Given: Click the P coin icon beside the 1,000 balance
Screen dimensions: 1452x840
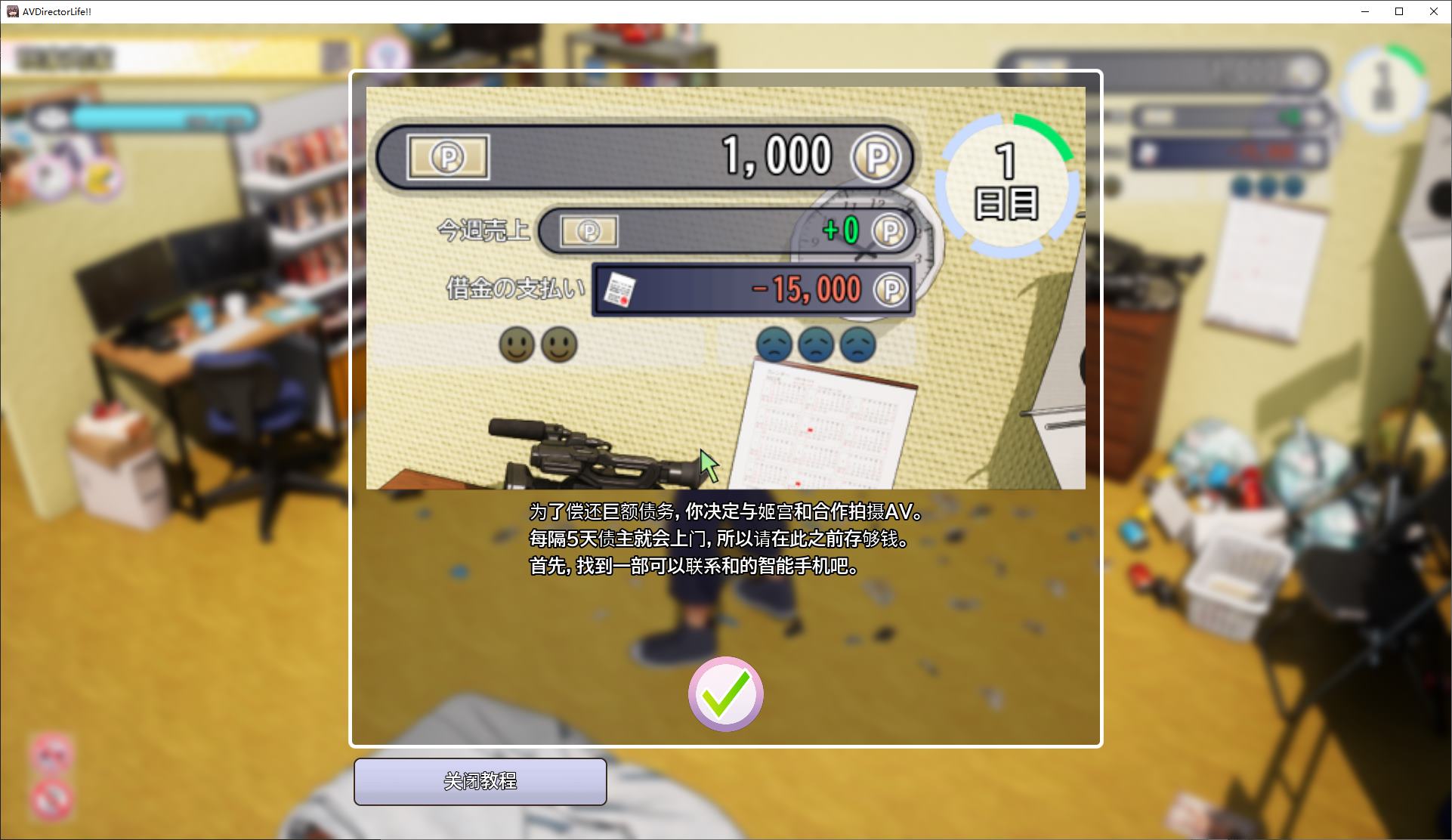Looking at the screenshot, I should (x=876, y=156).
